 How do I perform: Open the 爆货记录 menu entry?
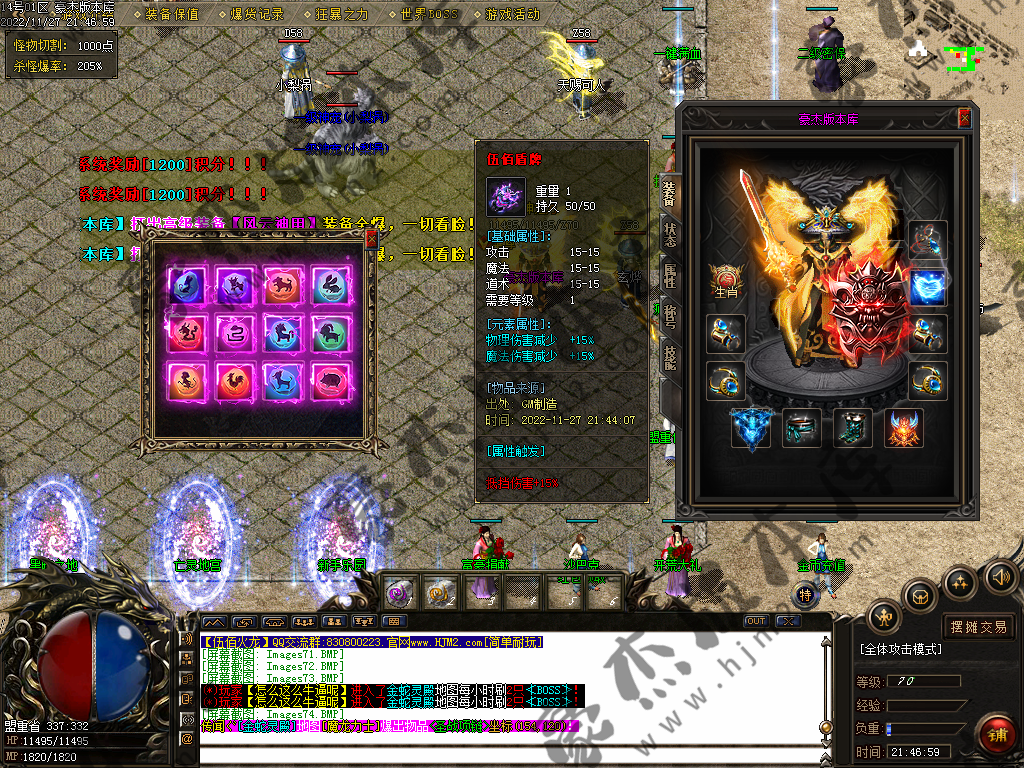(x=257, y=14)
